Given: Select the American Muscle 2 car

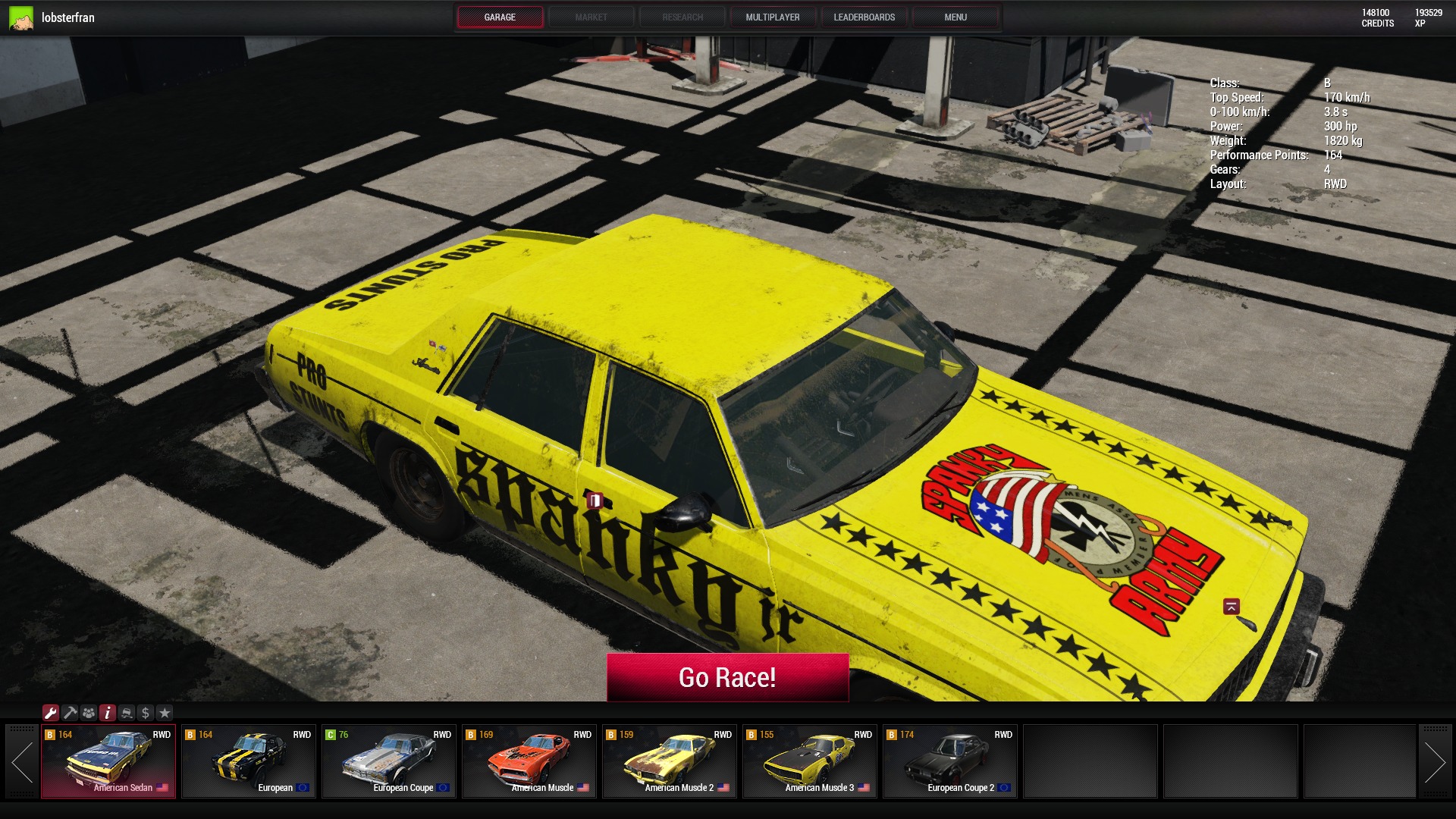Looking at the screenshot, I should (670, 761).
